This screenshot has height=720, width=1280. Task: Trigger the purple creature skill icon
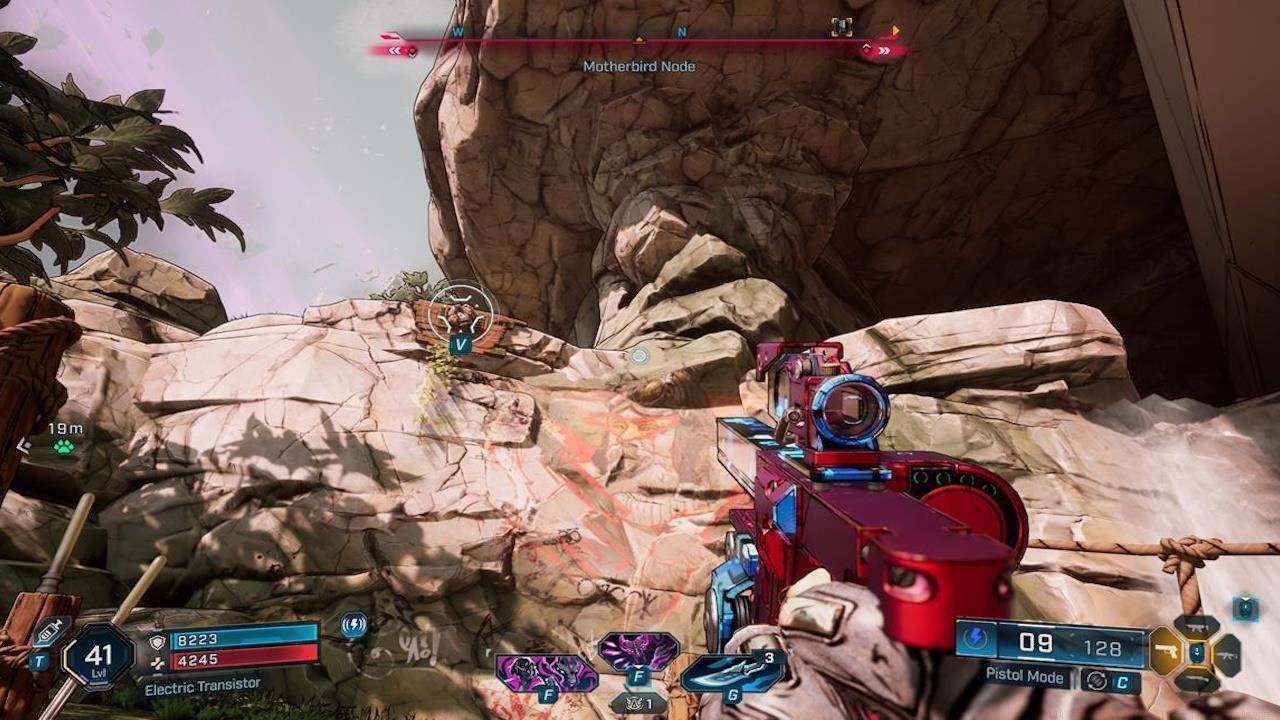(x=638, y=652)
